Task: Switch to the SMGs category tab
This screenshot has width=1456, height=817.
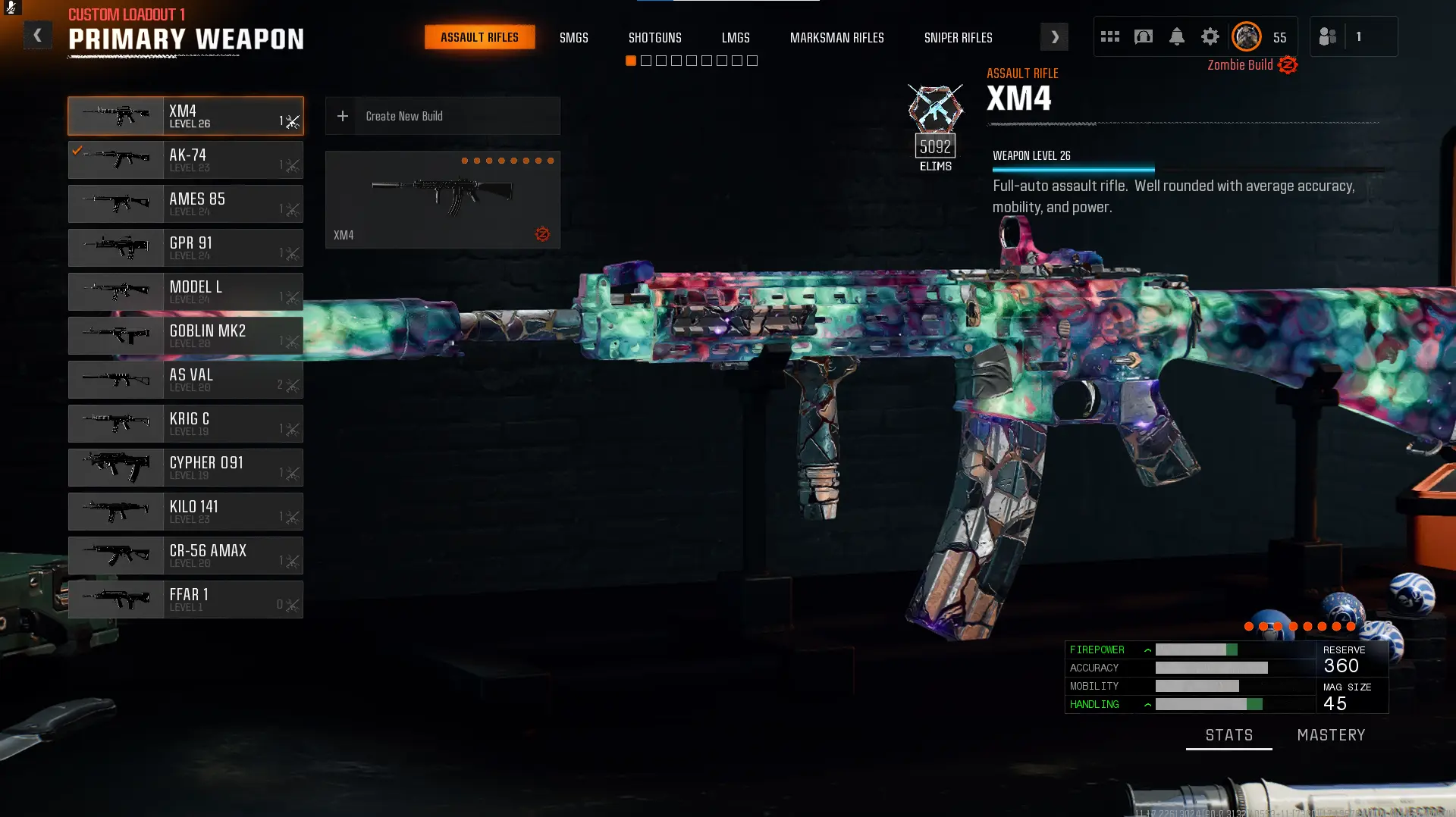Action: coord(573,38)
